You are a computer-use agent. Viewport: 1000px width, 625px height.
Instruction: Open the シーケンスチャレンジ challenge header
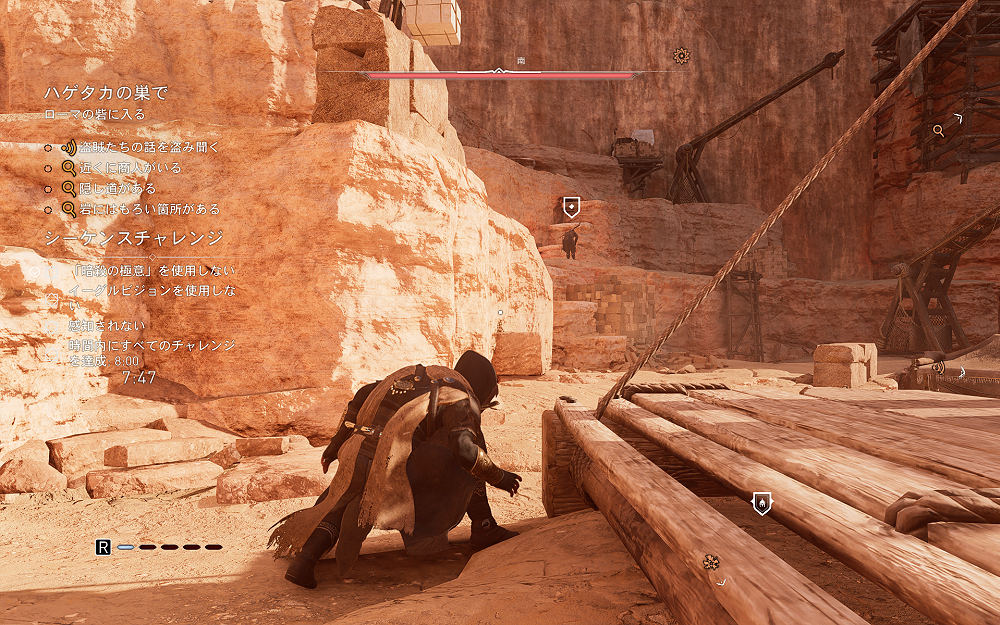coord(133,238)
